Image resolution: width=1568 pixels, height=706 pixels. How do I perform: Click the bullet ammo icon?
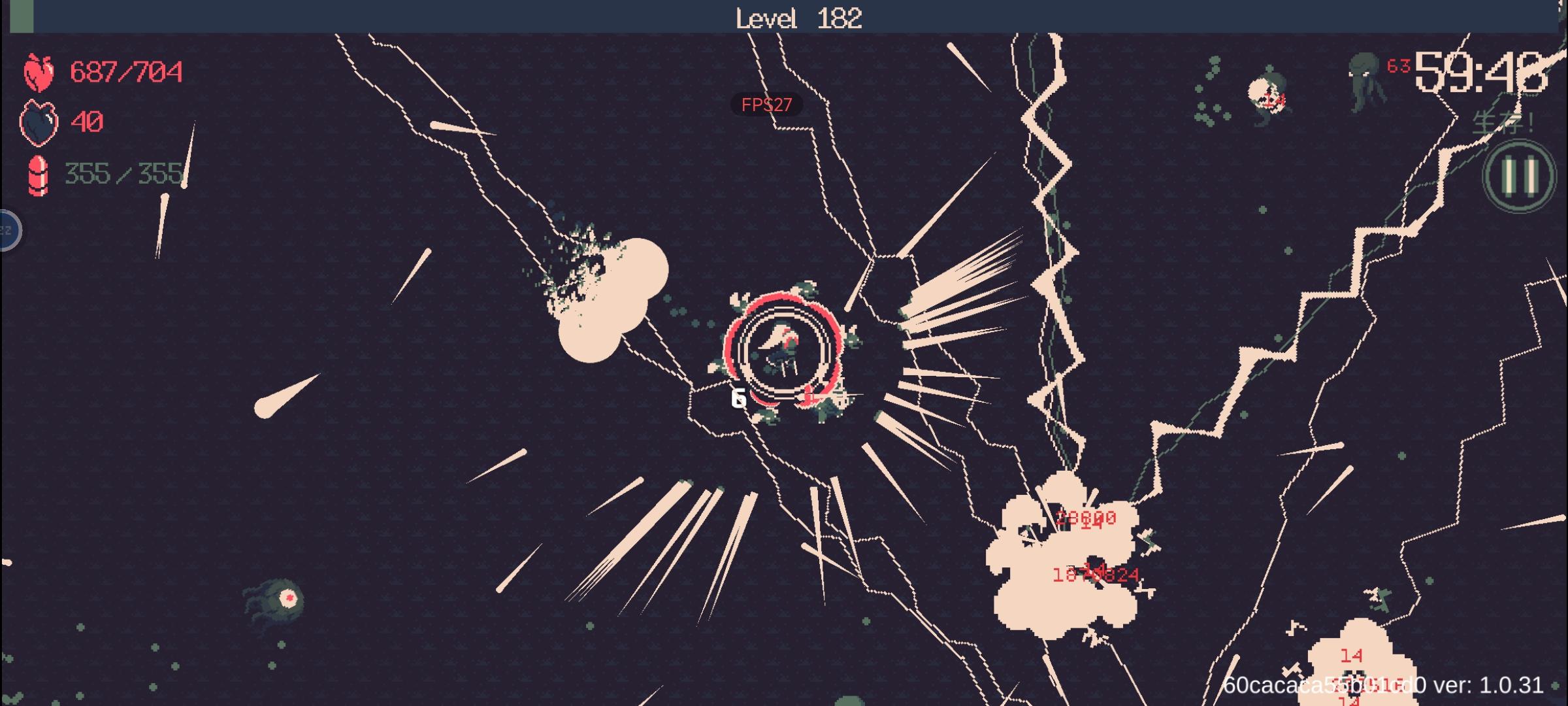[37, 175]
